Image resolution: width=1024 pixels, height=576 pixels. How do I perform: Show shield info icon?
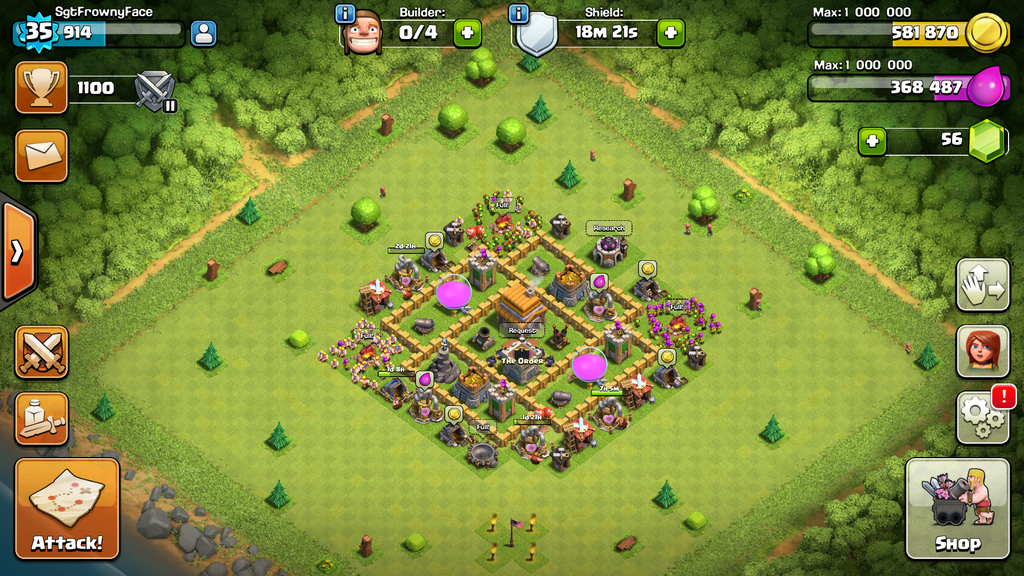518,14
